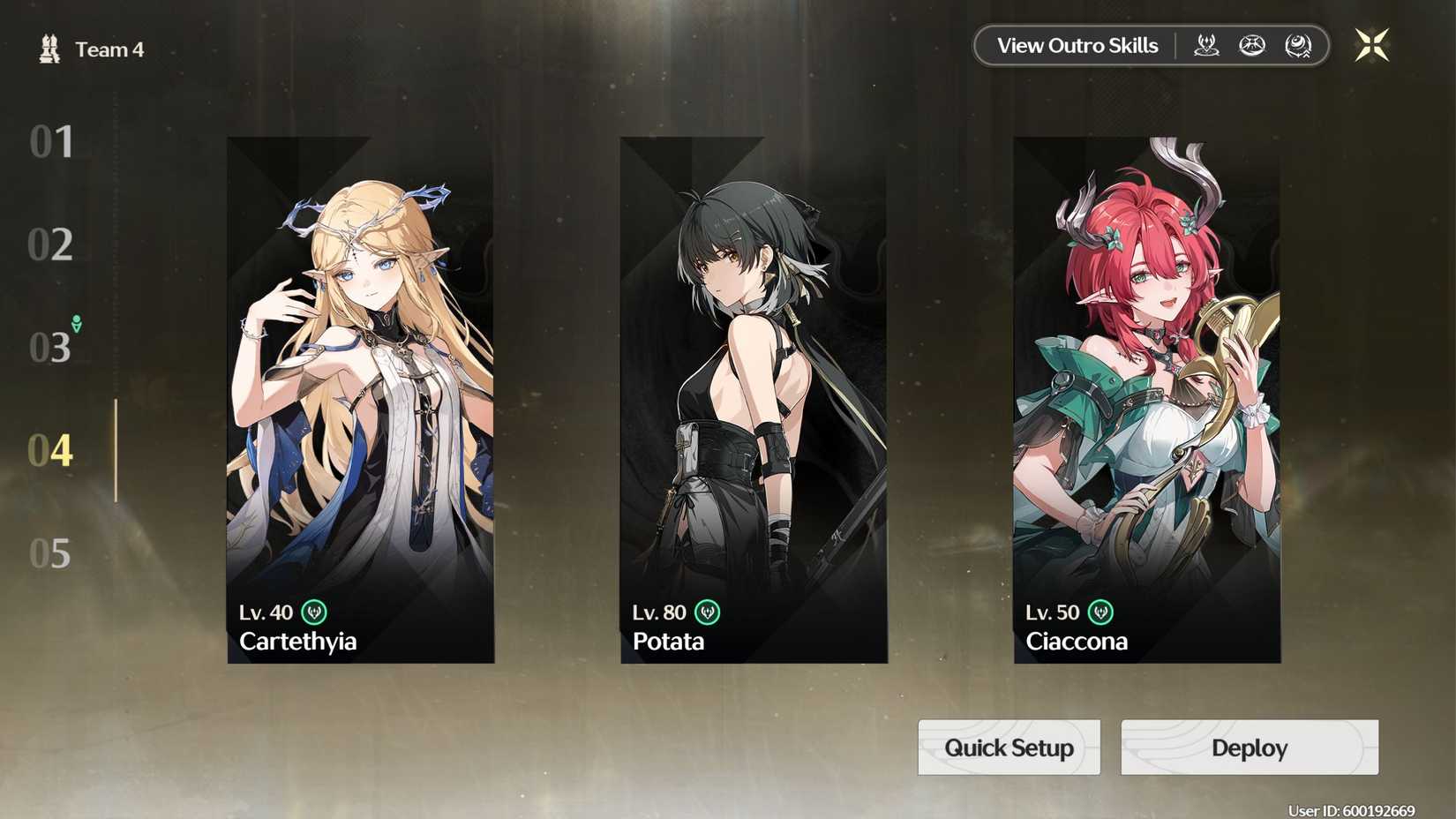
Task: Click the Aero element icon in Outro Skills bar
Action: tap(1205, 46)
